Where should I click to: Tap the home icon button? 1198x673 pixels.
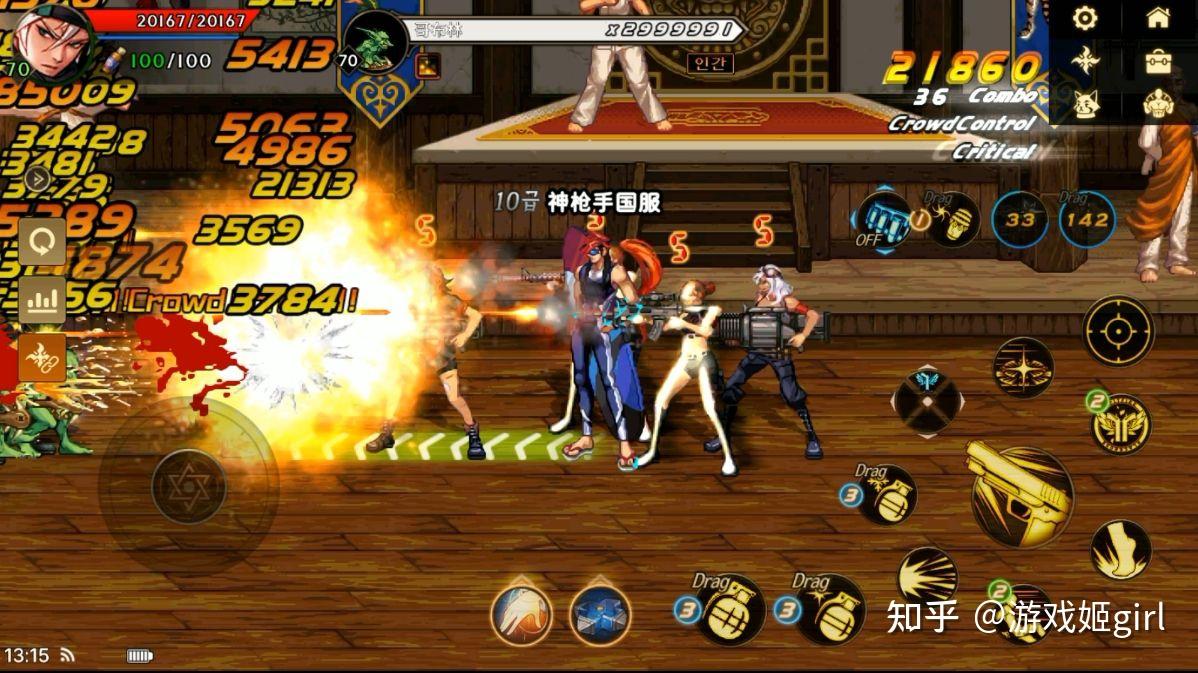click(1158, 18)
